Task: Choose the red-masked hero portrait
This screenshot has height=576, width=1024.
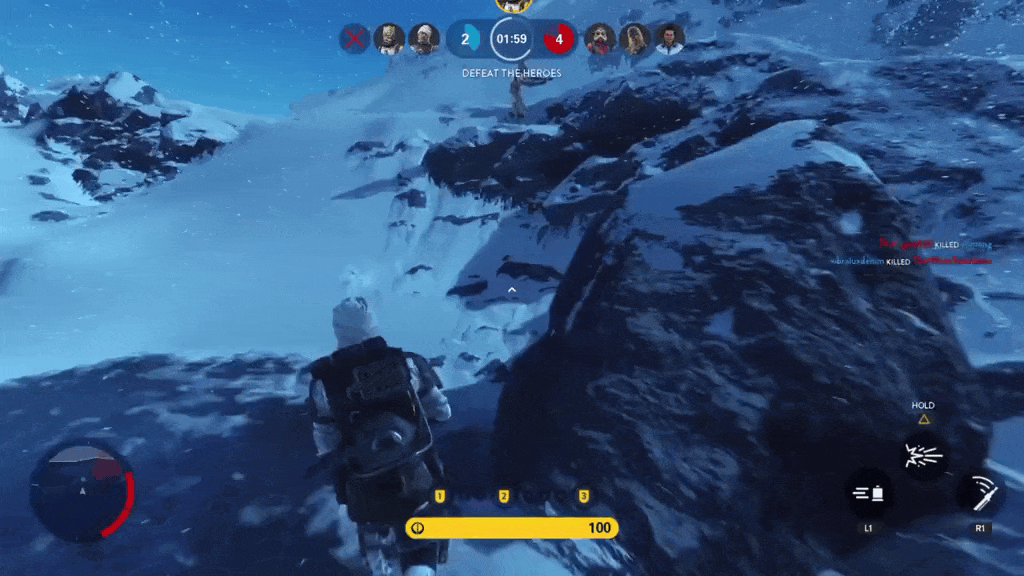Action: point(599,39)
